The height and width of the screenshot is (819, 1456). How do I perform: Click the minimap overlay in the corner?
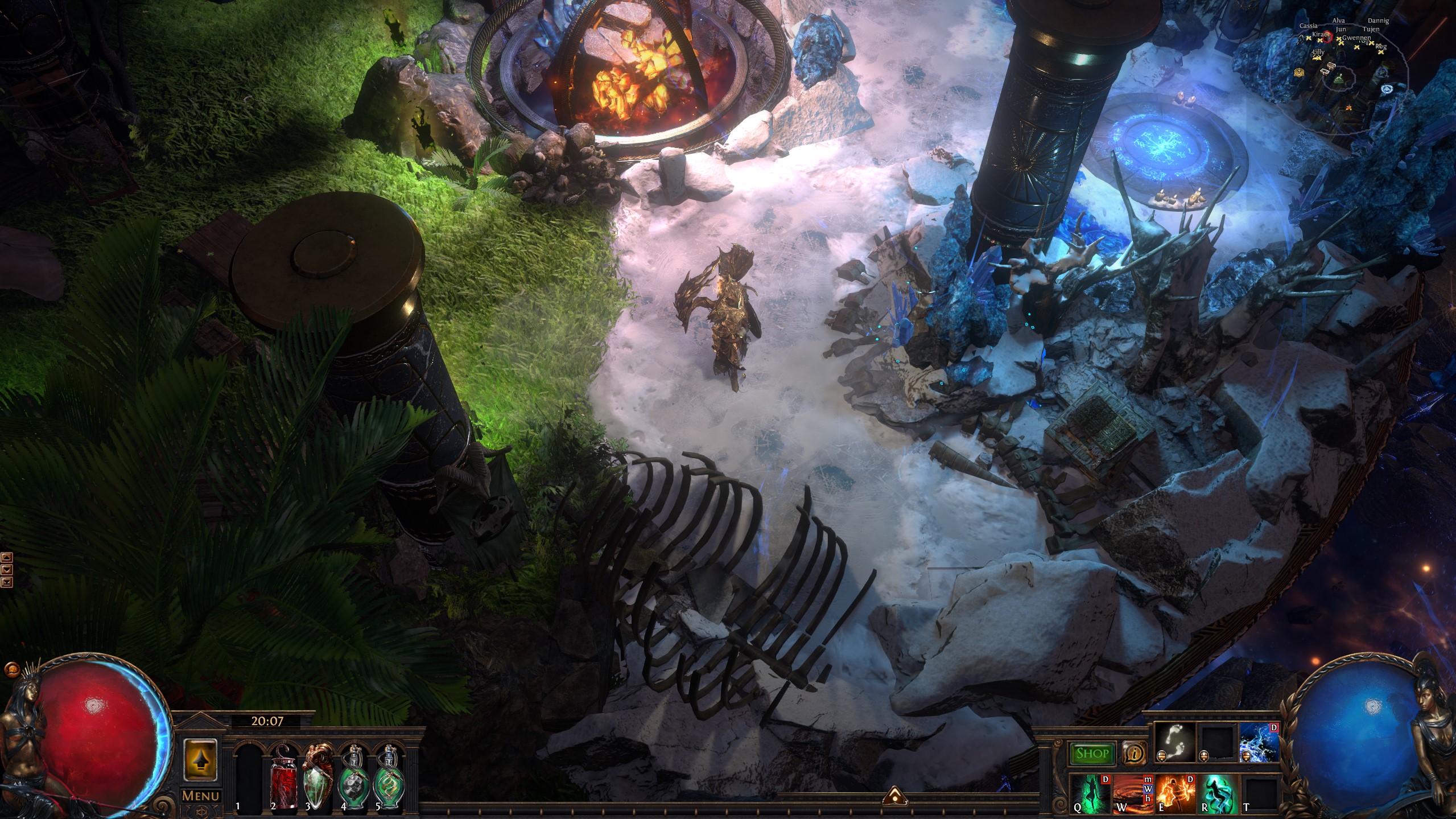pyautogui.click(x=1354, y=63)
